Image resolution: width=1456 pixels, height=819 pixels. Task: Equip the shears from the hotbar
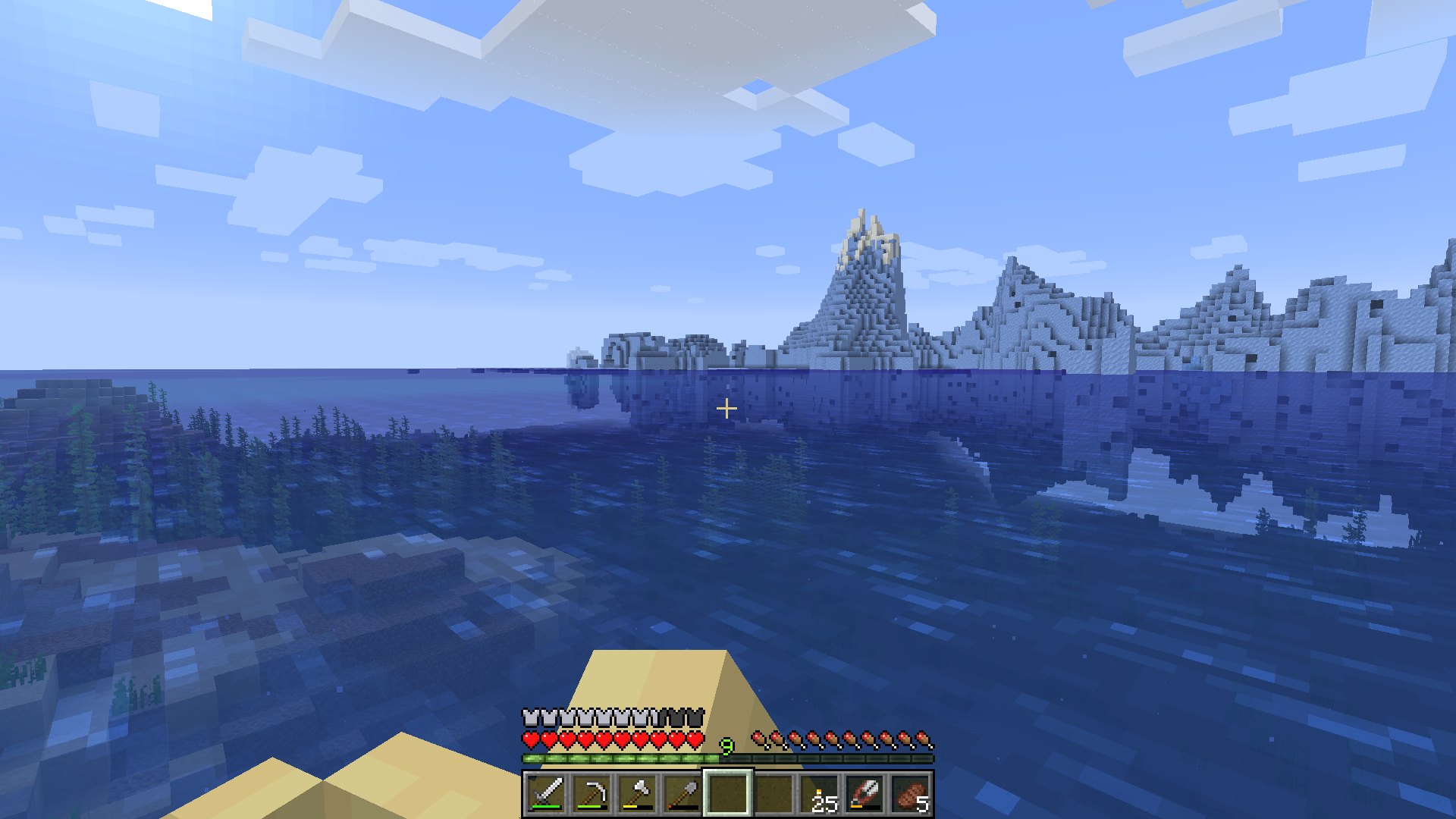(865, 793)
